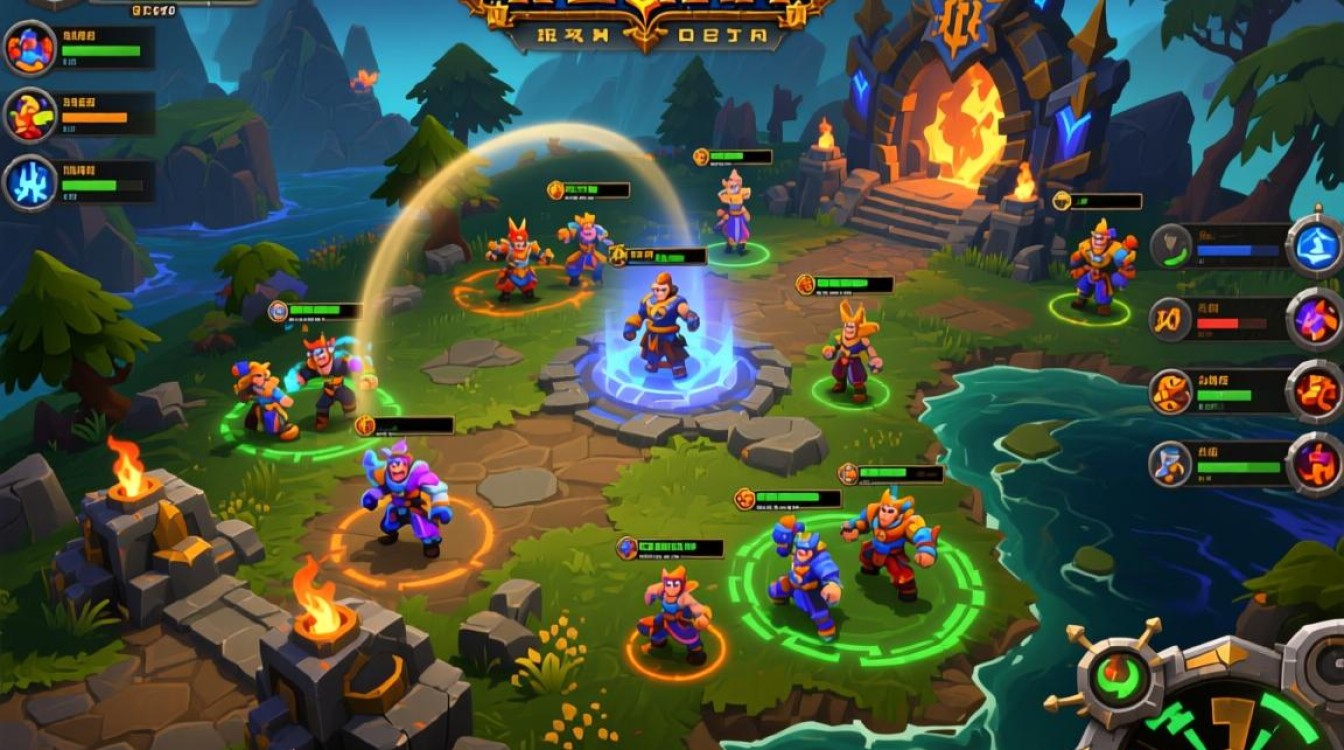Select the orange creature portrait icon
This screenshot has width=1344, height=750.
pos(1168,391)
